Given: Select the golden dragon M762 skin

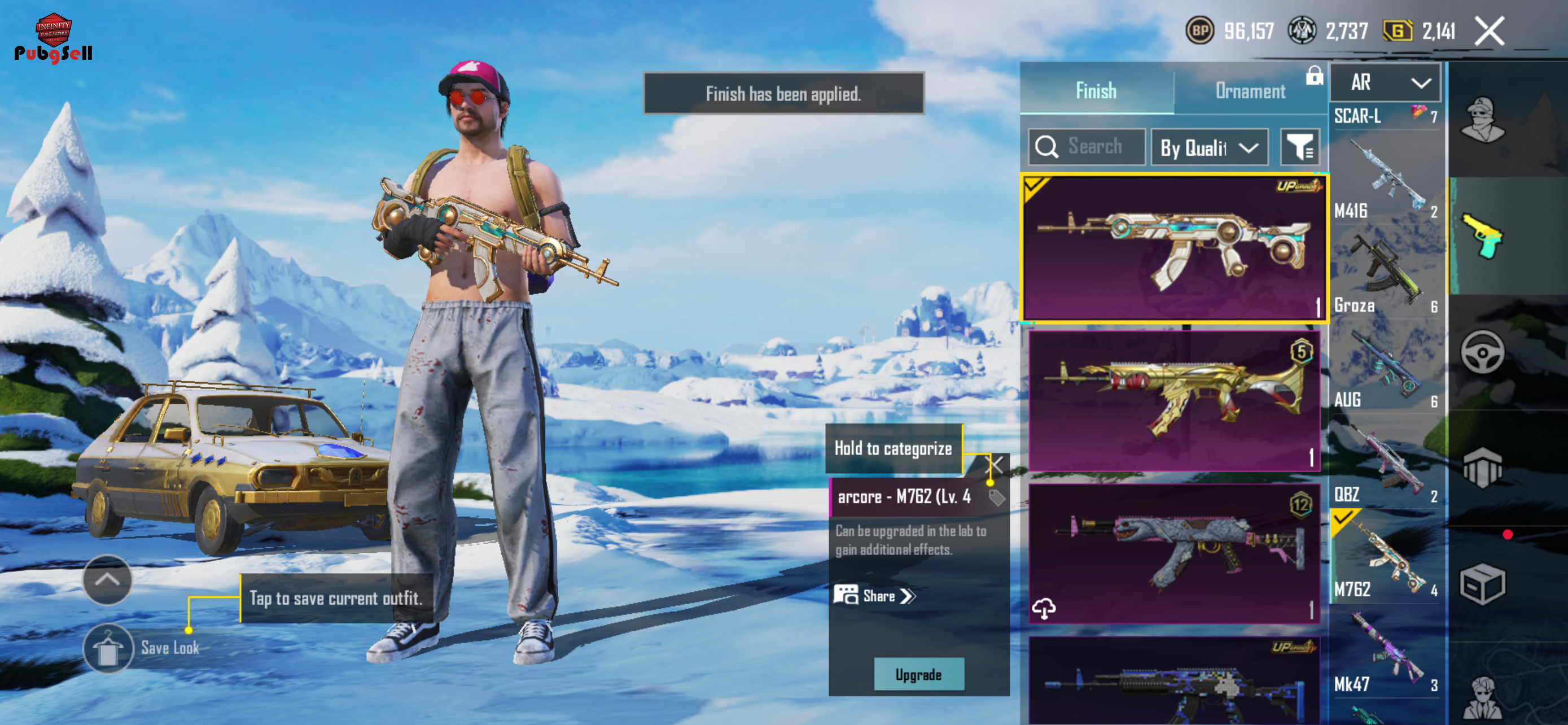Looking at the screenshot, I should click(x=1173, y=400).
